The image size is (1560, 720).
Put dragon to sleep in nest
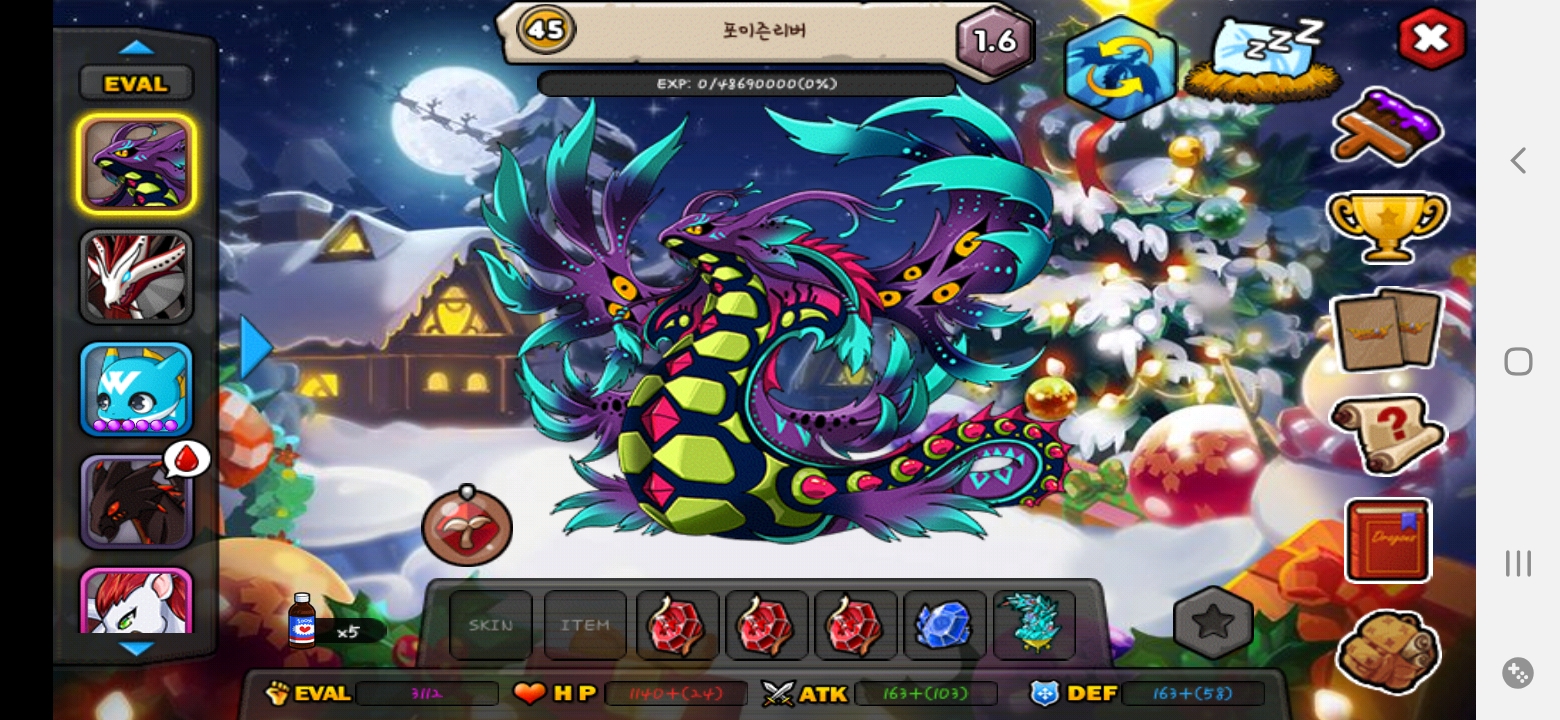(1262, 60)
